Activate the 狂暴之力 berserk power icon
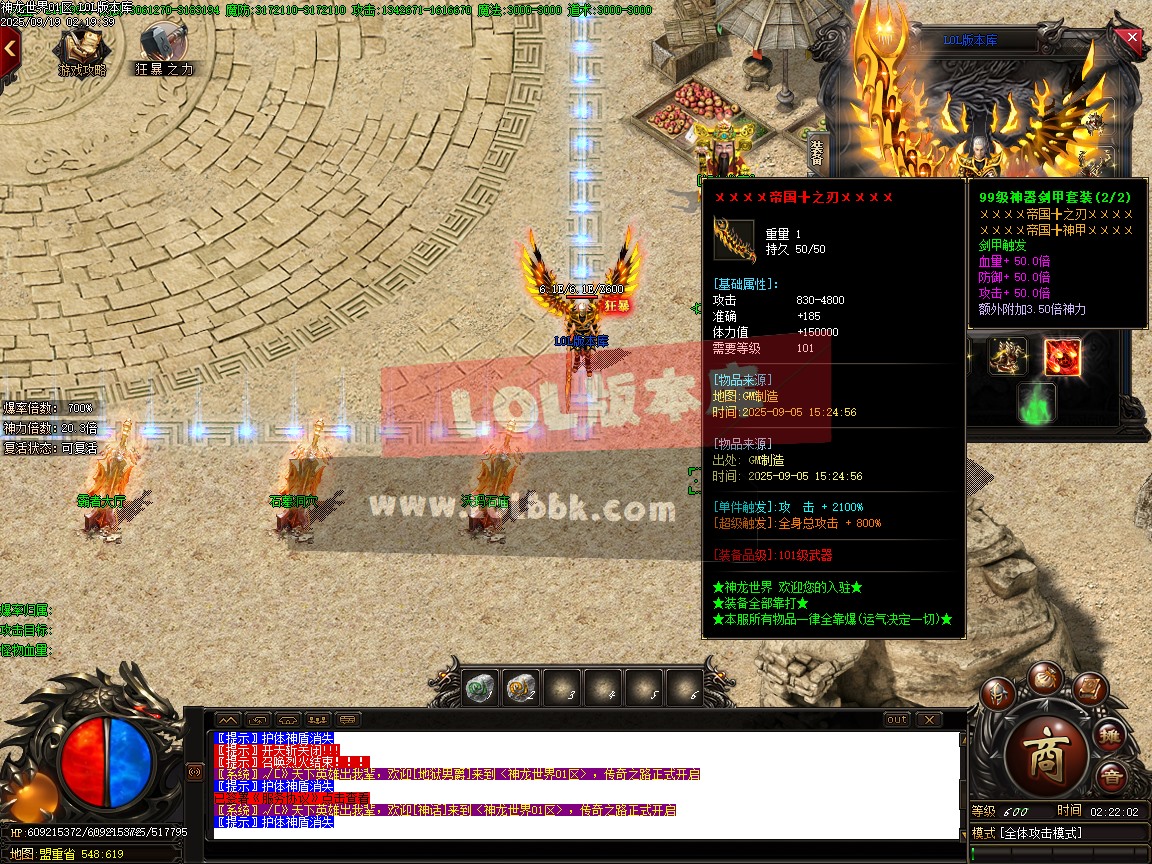 [163, 50]
